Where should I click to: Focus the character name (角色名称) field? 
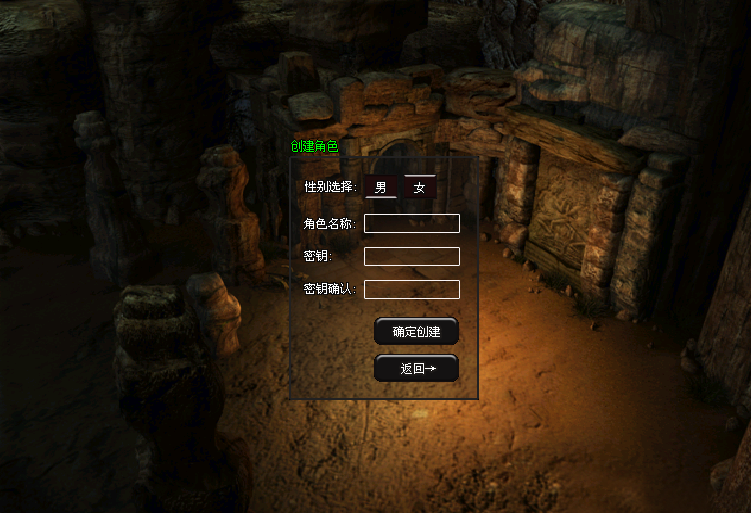(x=411, y=223)
